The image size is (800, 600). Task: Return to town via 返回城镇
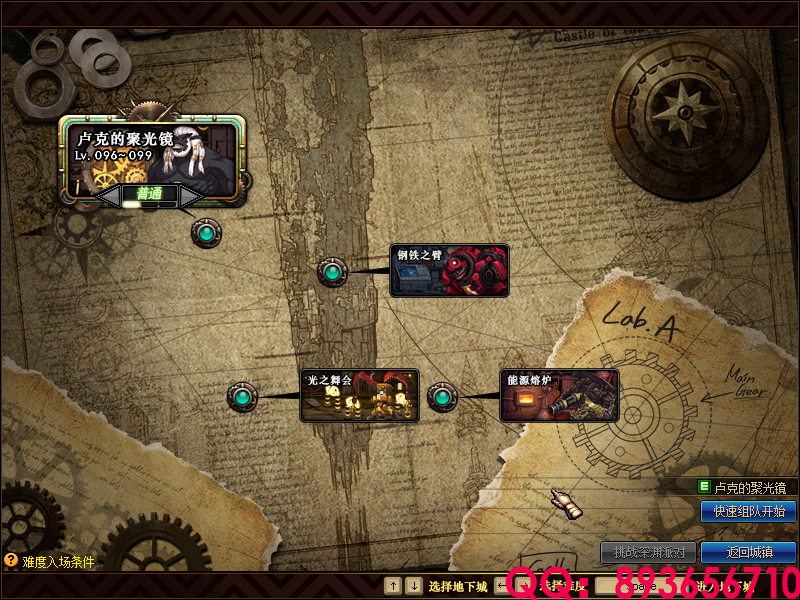coord(748,552)
